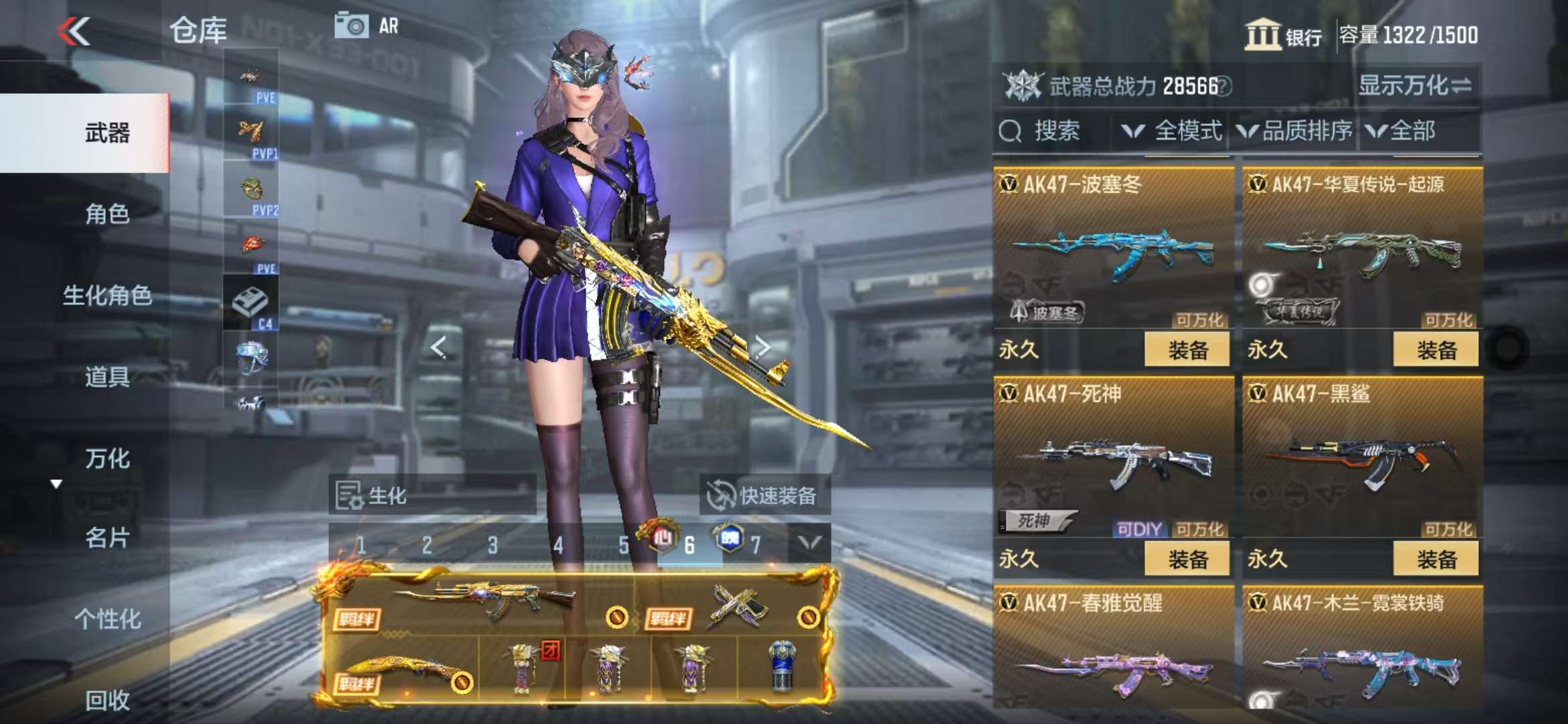The height and width of the screenshot is (724, 1568).
Task: Activate 快速装备 quick equip
Action: tap(764, 495)
